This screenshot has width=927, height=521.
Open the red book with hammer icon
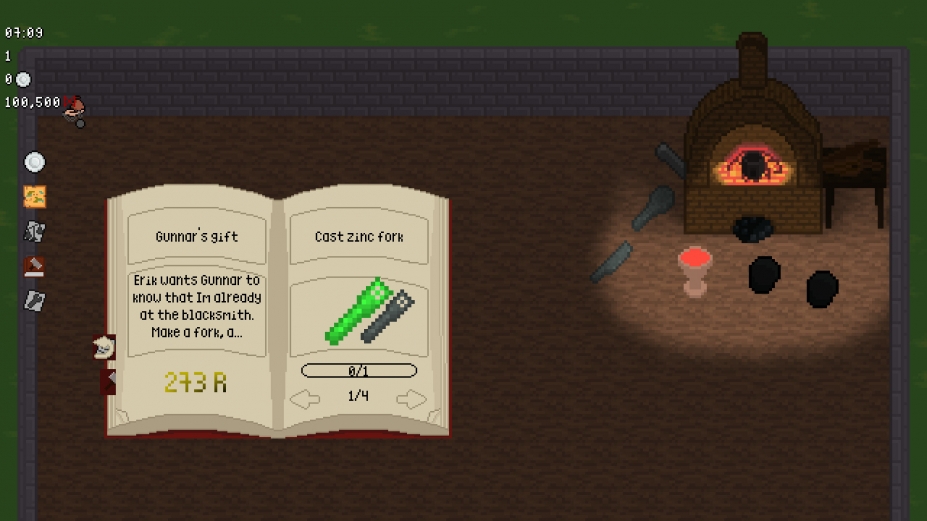click(35, 266)
